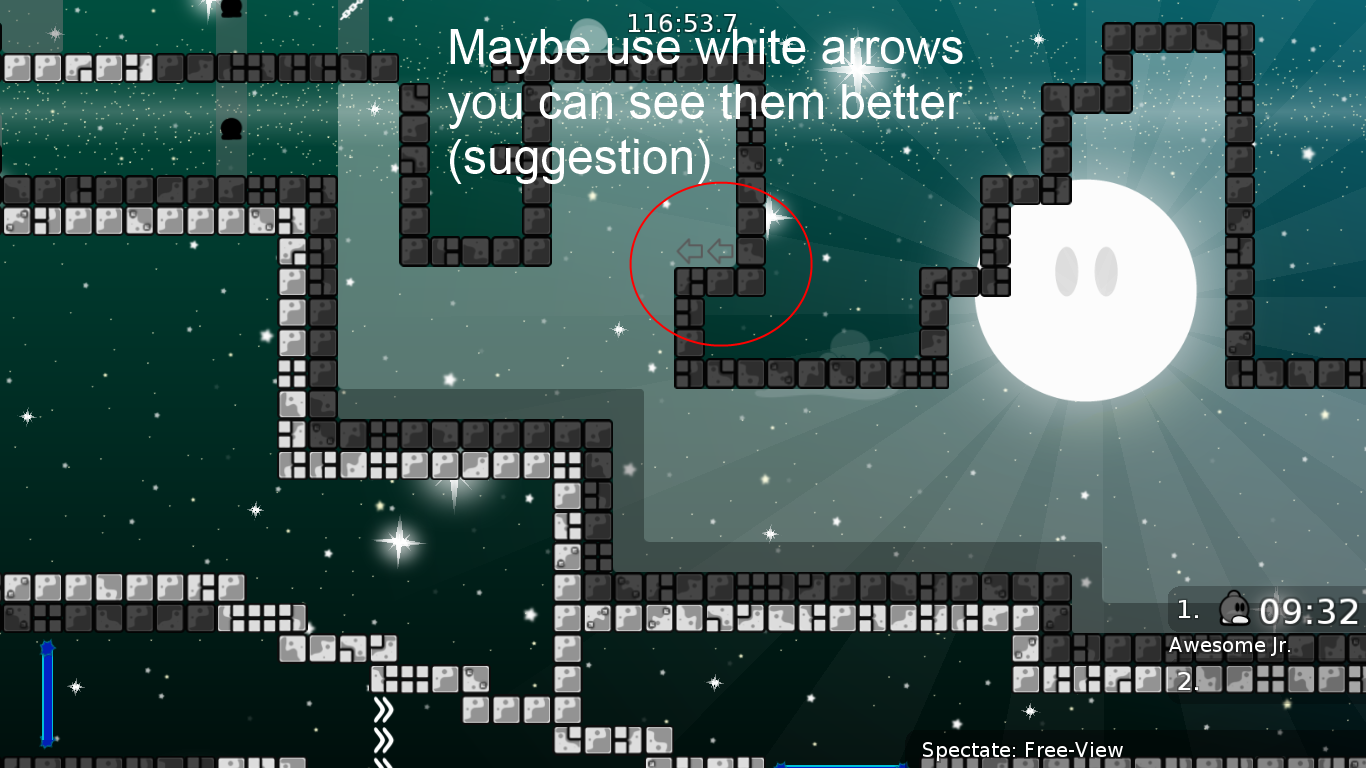The width and height of the screenshot is (1366, 768).
Task: Expand the lower double-chevron marker
Action: click(x=385, y=740)
